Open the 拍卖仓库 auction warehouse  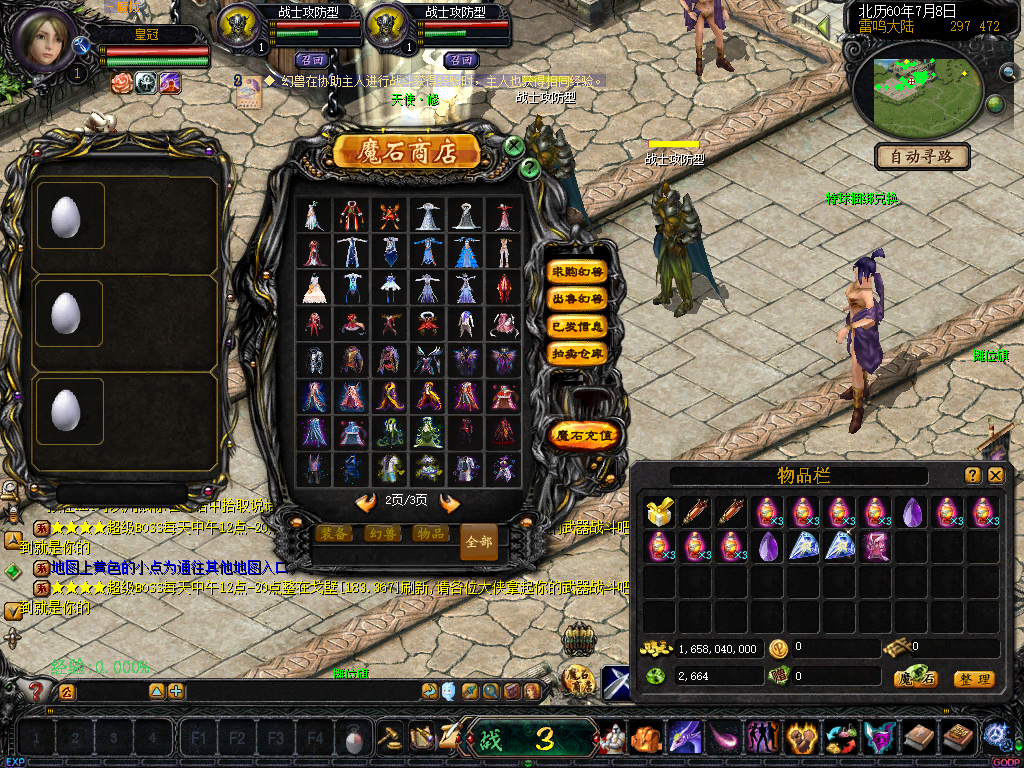(578, 353)
